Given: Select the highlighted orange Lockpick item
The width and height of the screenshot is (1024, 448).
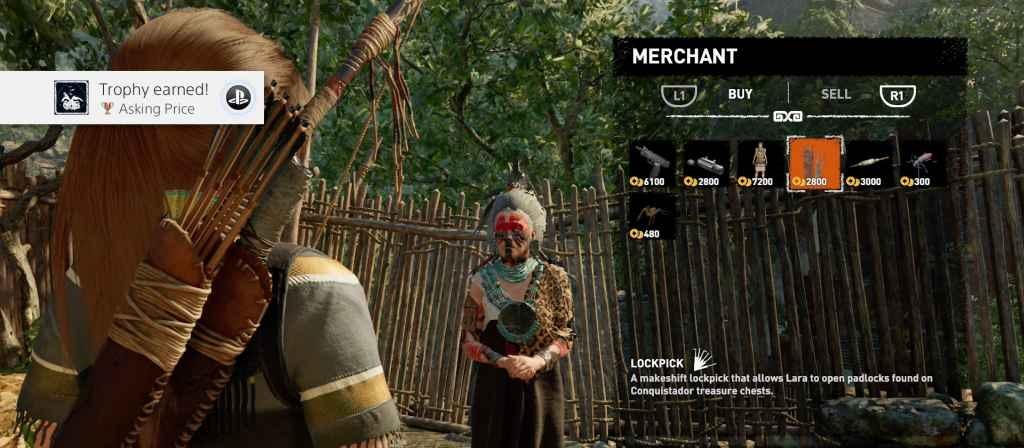Looking at the screenshot, I should pyautogui.click(x=815, y=163).
